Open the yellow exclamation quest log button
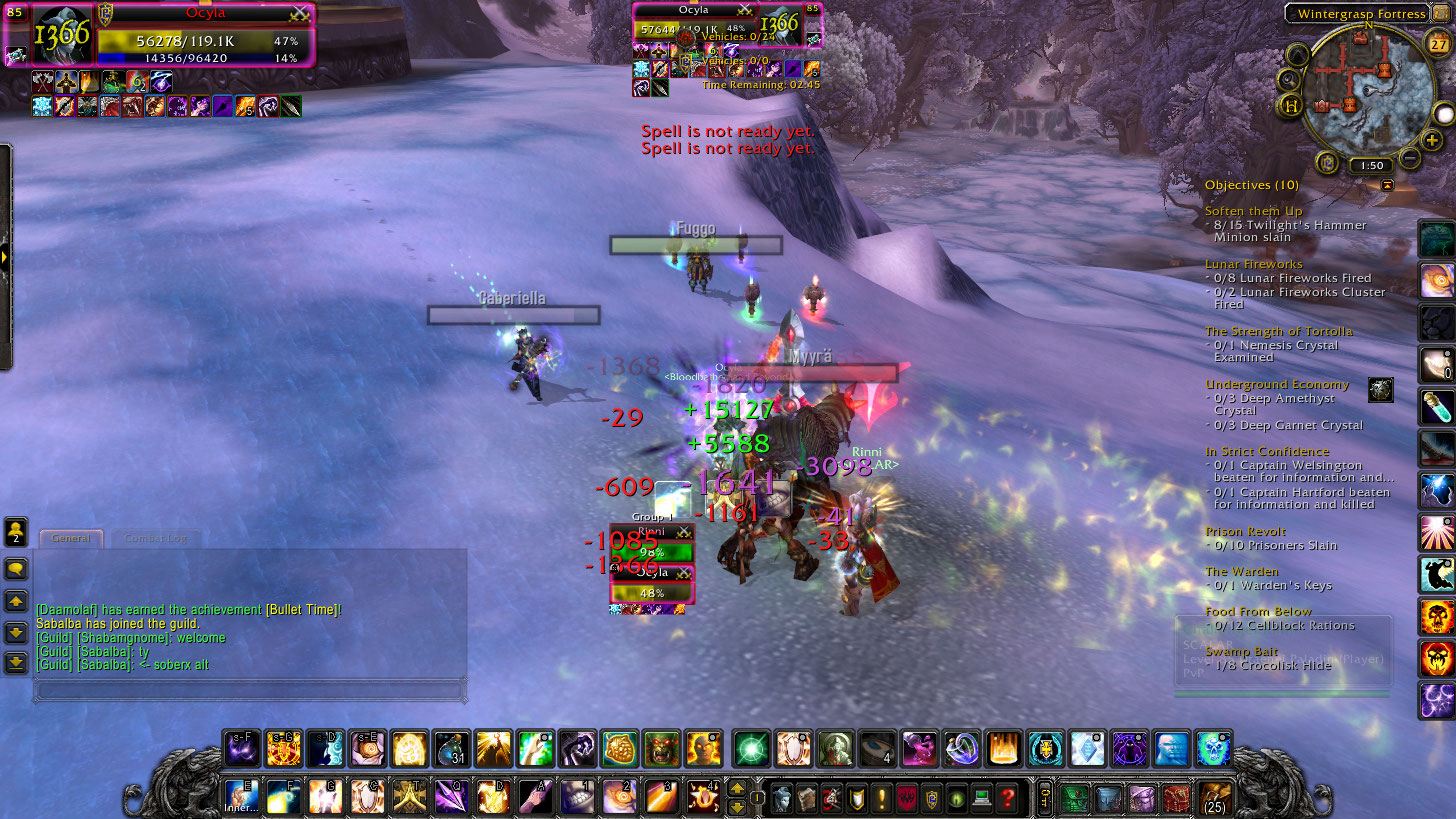 [882, 798]
